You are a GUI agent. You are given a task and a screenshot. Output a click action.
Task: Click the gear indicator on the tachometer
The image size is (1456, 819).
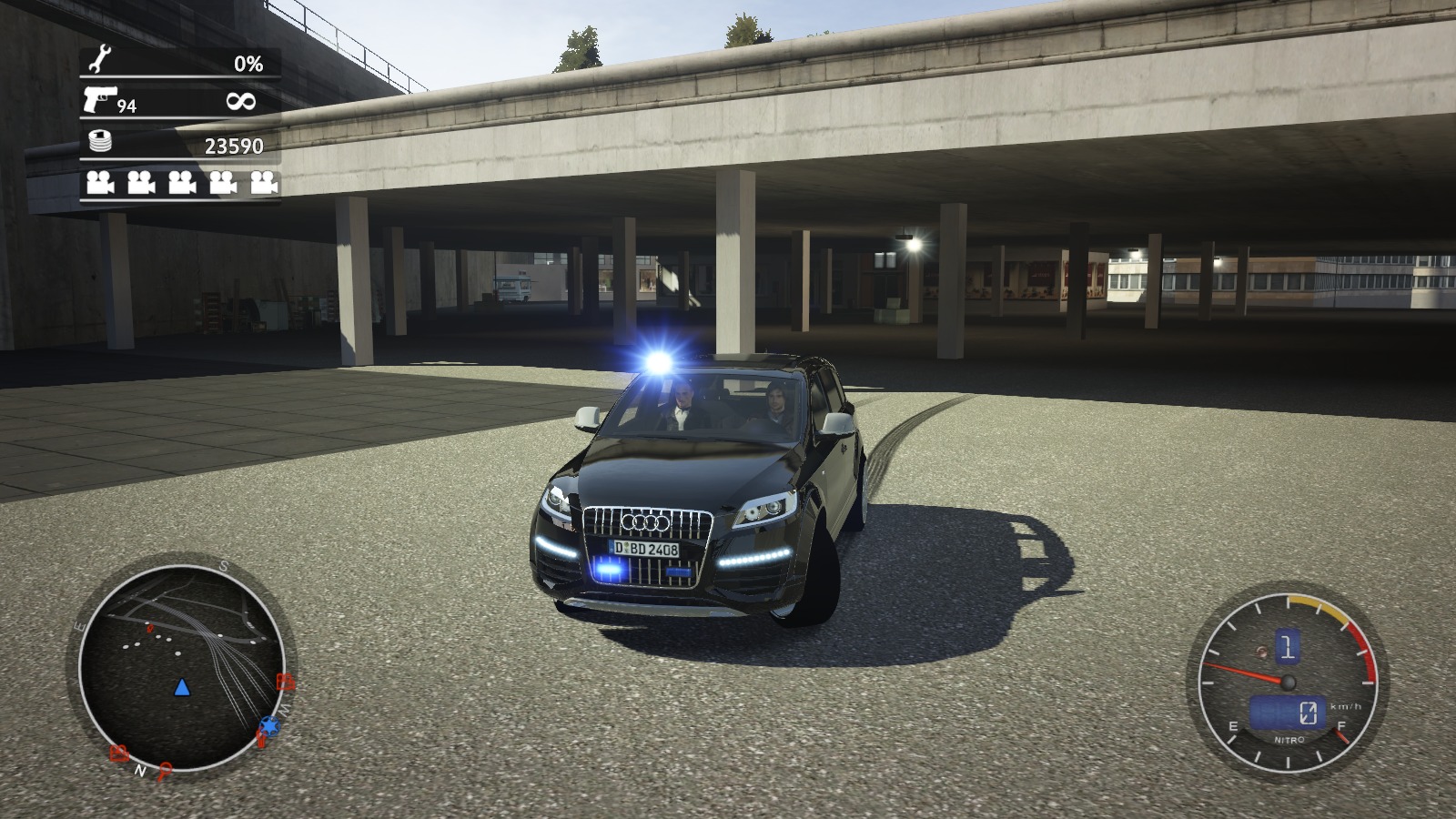(1287, 648)
